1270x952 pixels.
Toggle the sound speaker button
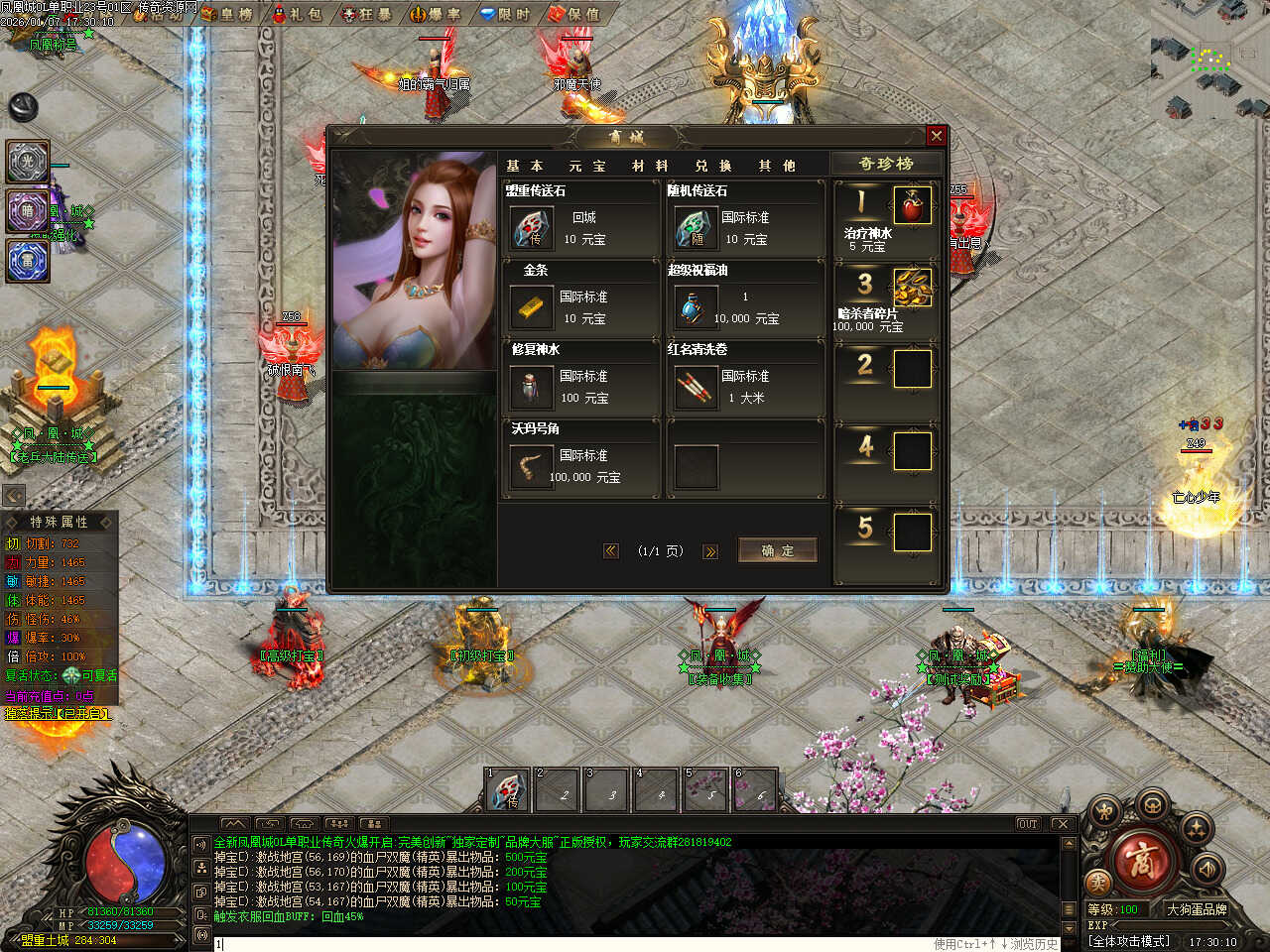click(1207, 869)
